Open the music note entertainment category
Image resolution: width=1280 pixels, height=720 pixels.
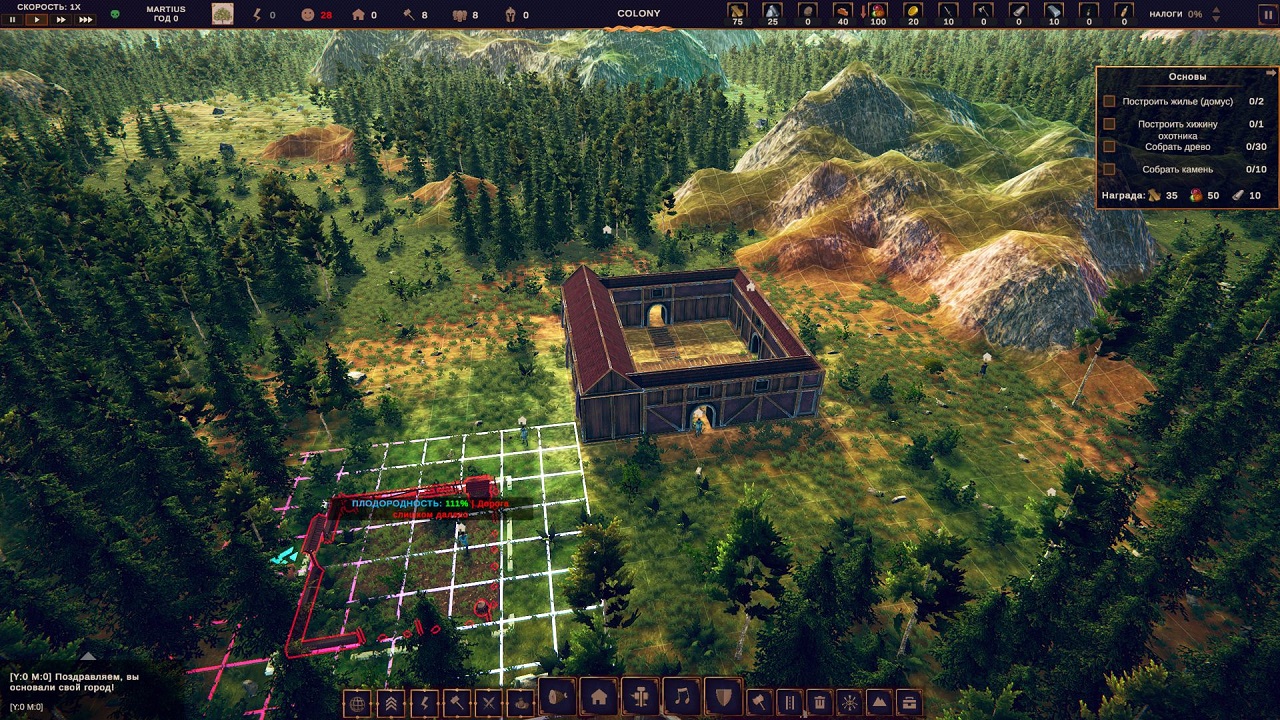(682, 697)
